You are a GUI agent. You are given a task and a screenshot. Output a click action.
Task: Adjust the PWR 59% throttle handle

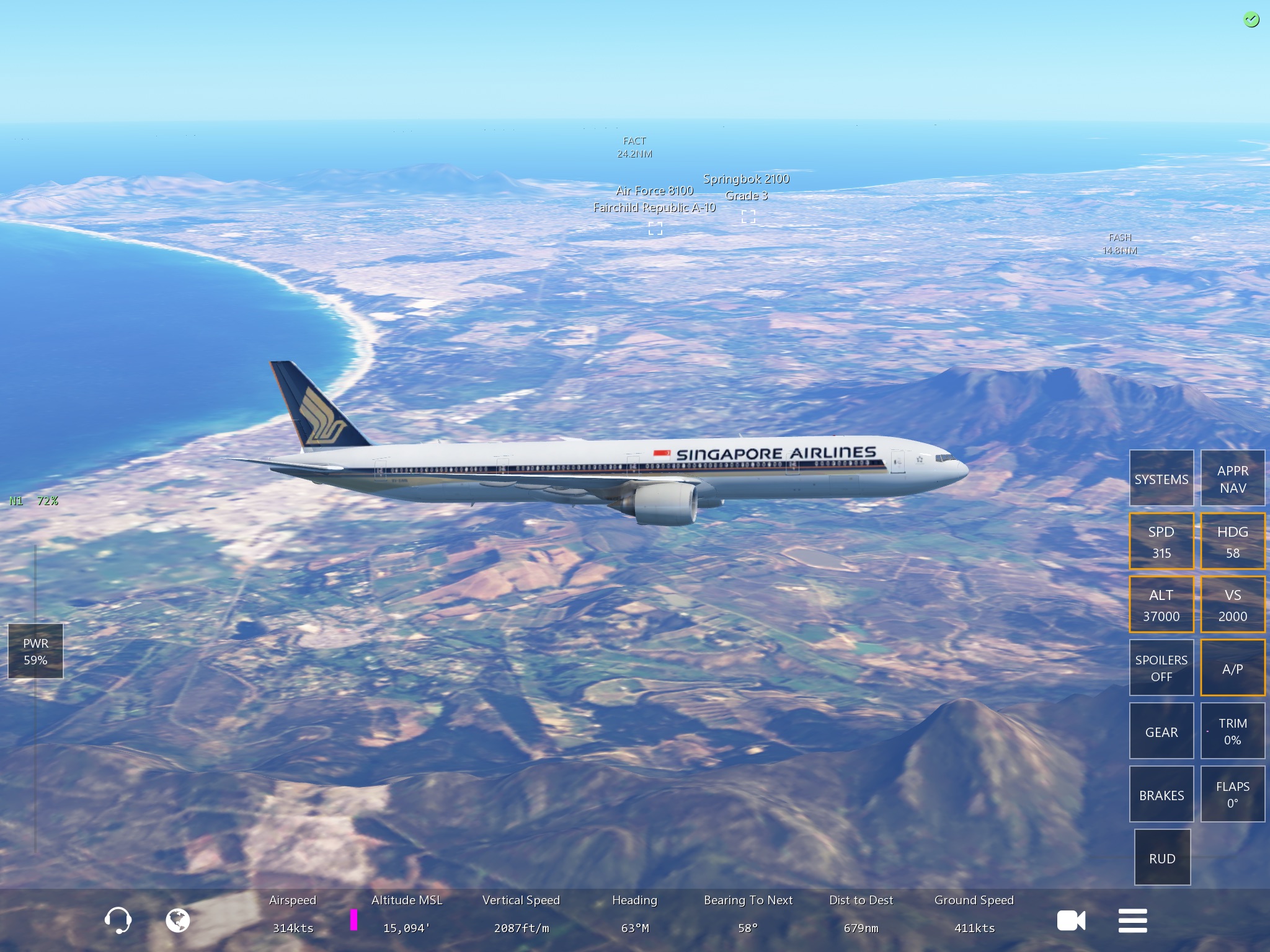point(35,651)
